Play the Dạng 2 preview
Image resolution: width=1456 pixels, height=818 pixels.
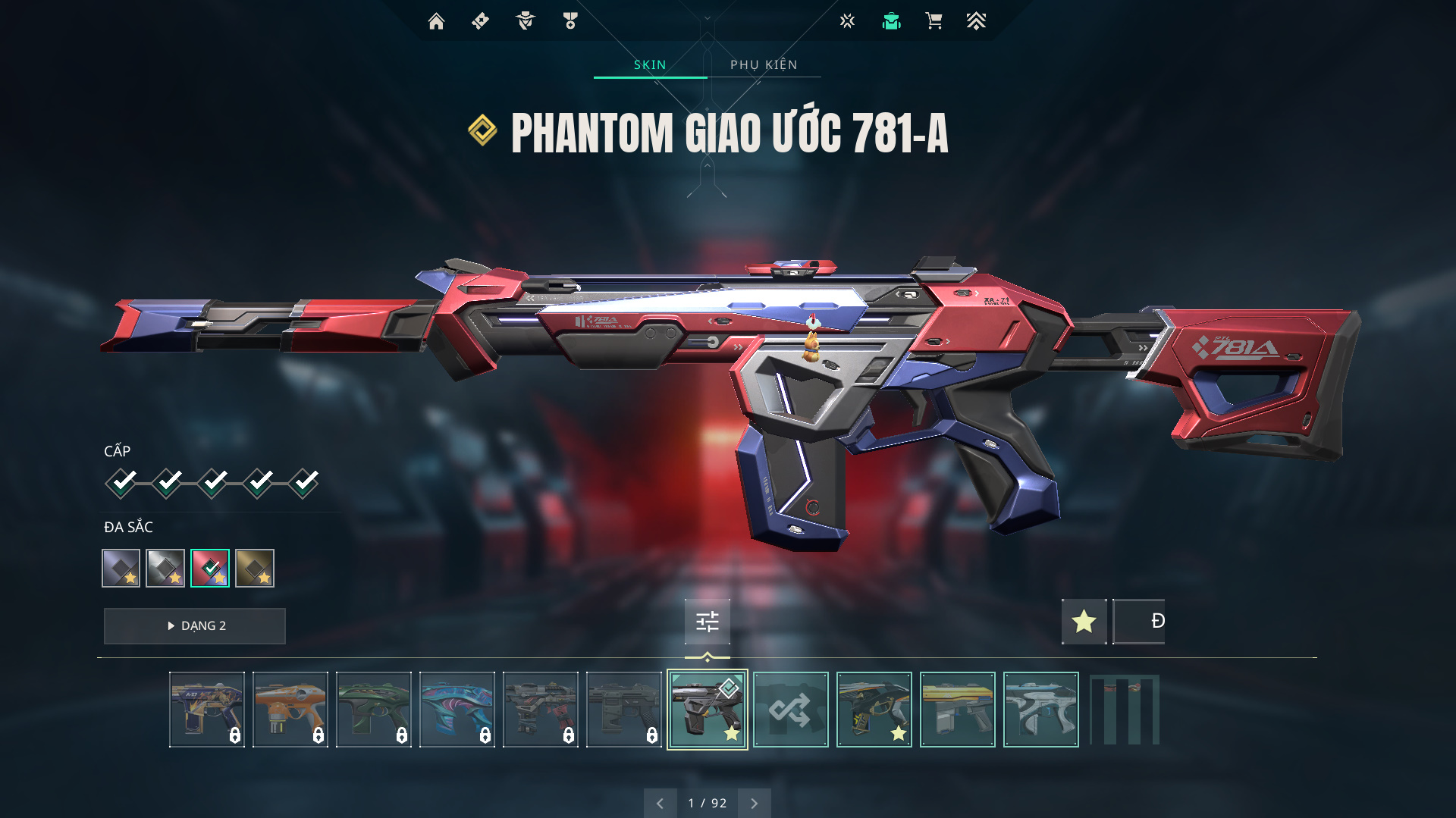coord(195,626)
